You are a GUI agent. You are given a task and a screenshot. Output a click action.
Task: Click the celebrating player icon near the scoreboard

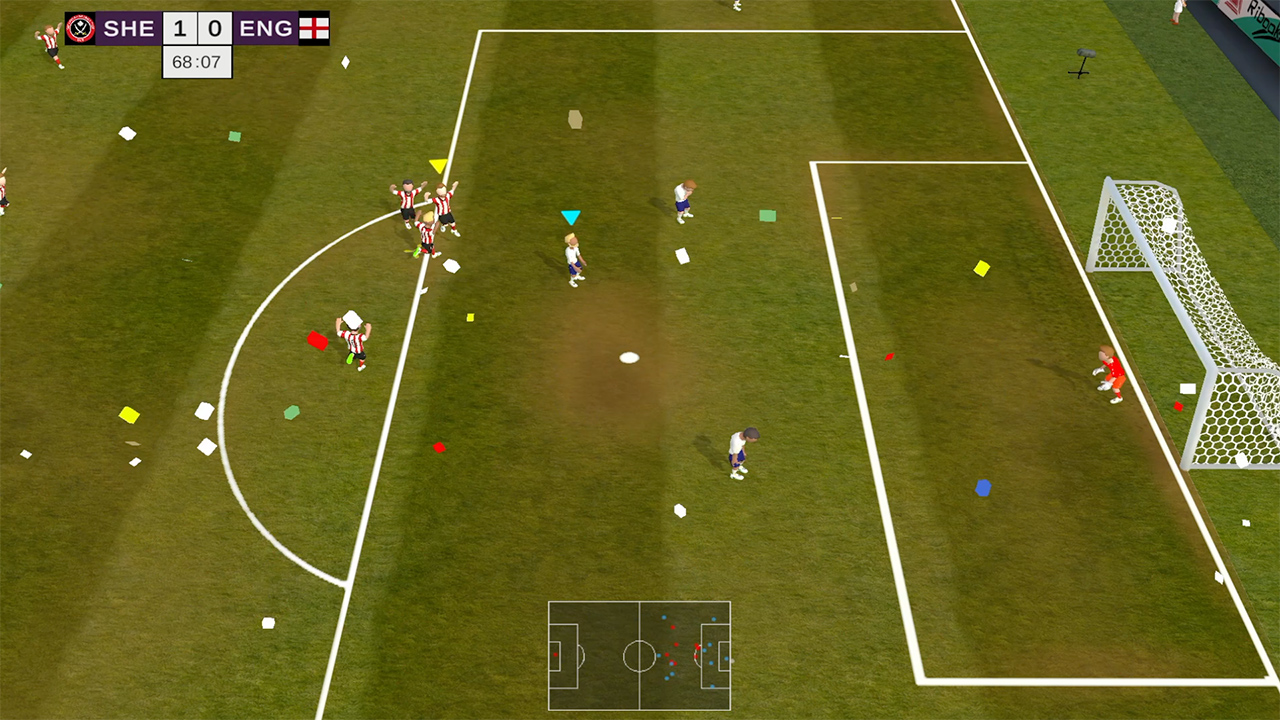(x=50, y=42)
